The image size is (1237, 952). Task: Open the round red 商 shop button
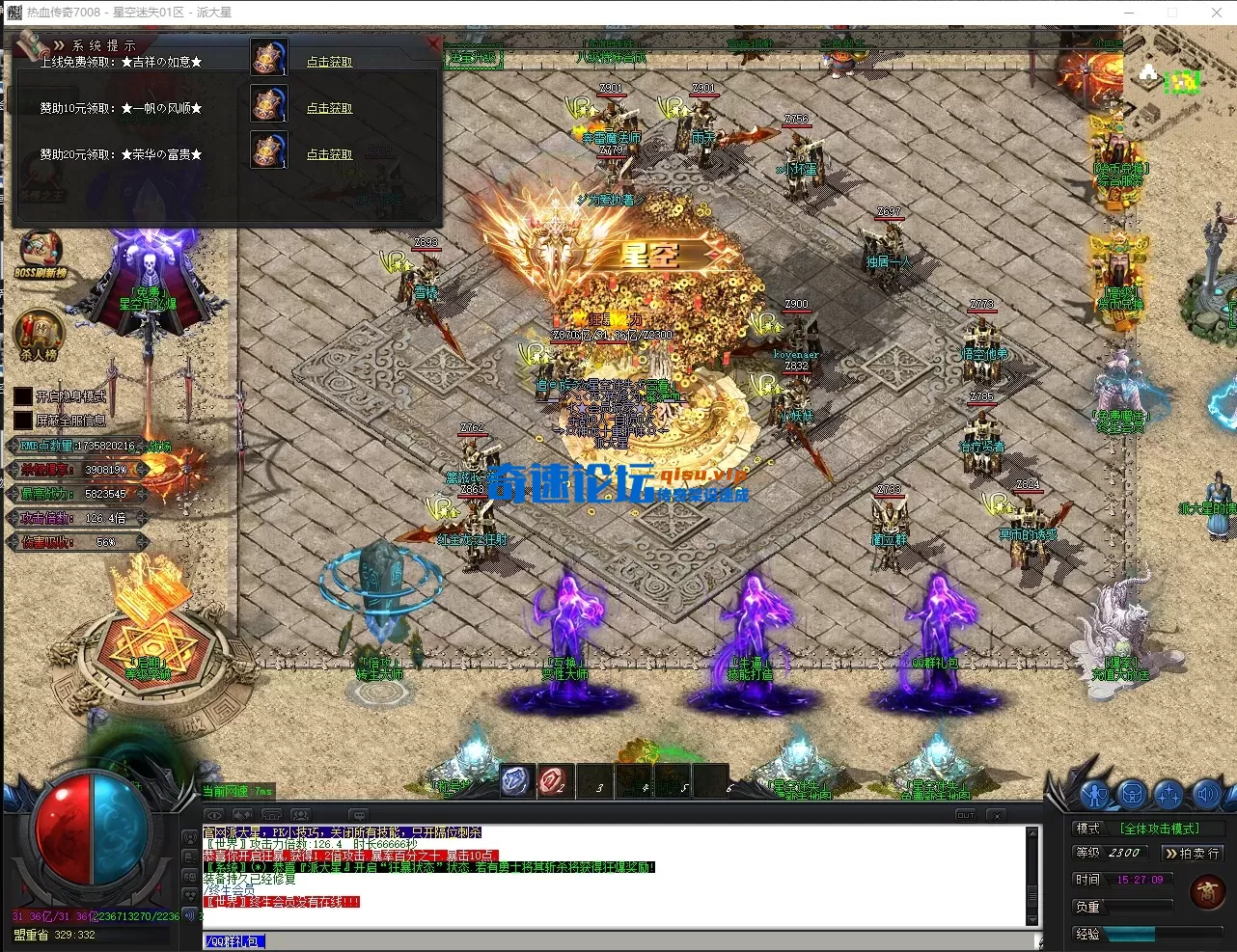1207,892
